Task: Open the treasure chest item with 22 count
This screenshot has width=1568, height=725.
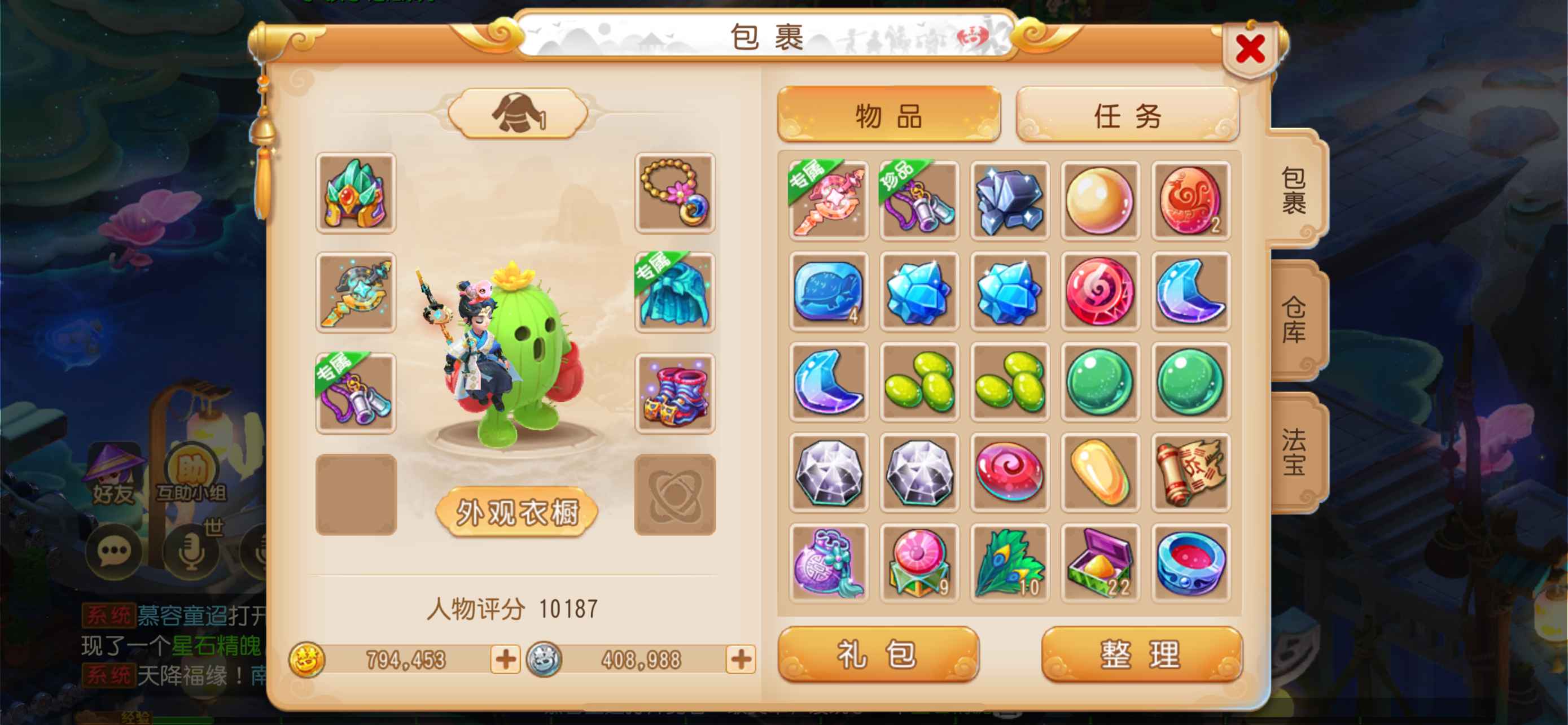Action: (x=1101, y=562)
